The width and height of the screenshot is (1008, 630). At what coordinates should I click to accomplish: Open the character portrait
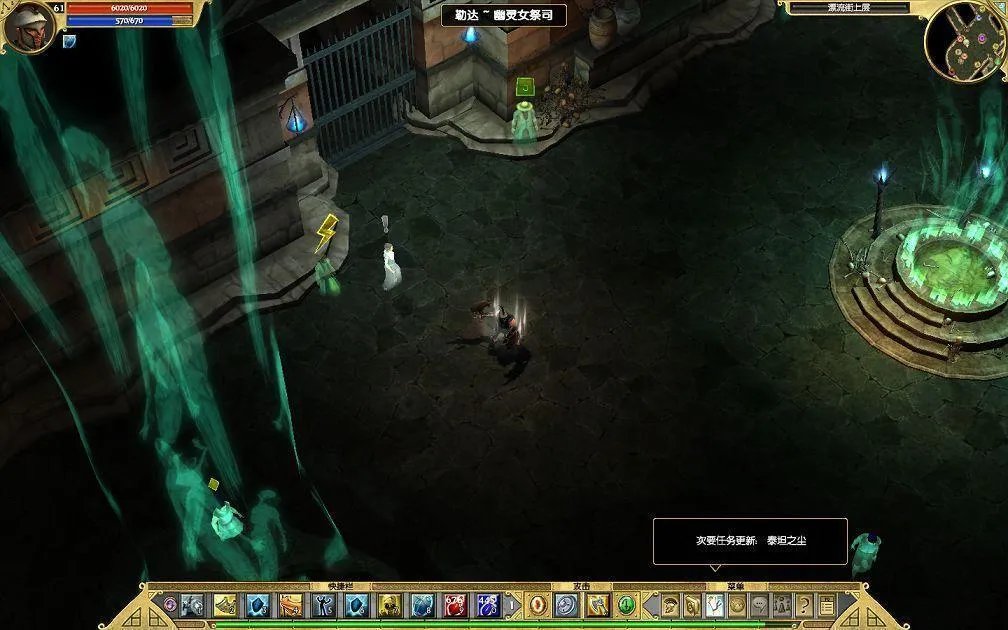point(27,26)
